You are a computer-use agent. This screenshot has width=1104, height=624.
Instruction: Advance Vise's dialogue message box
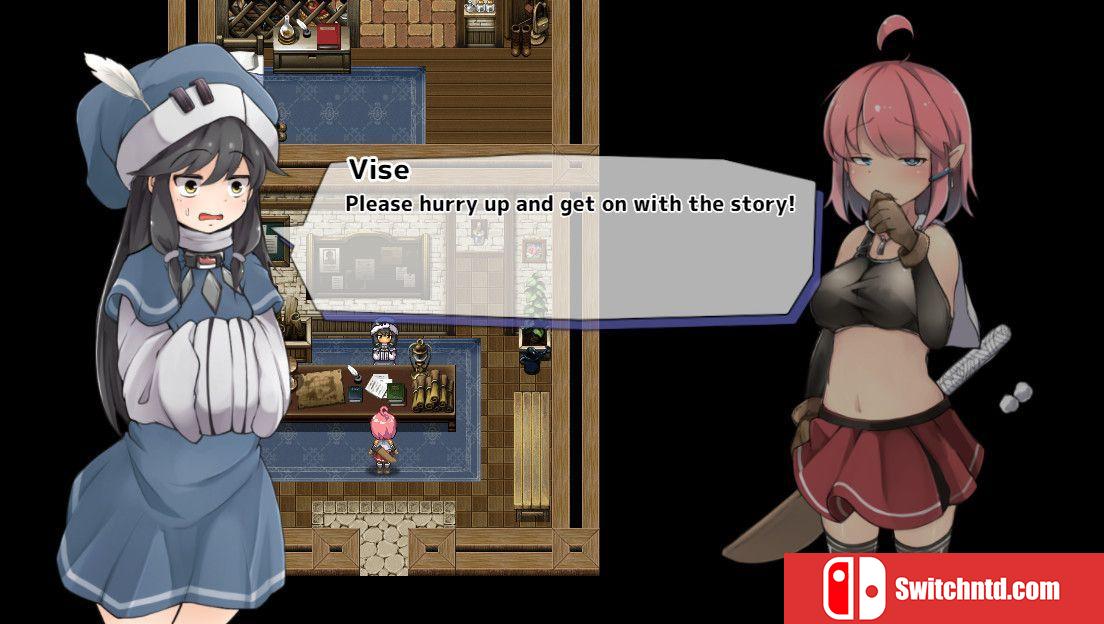coord(560,240)
